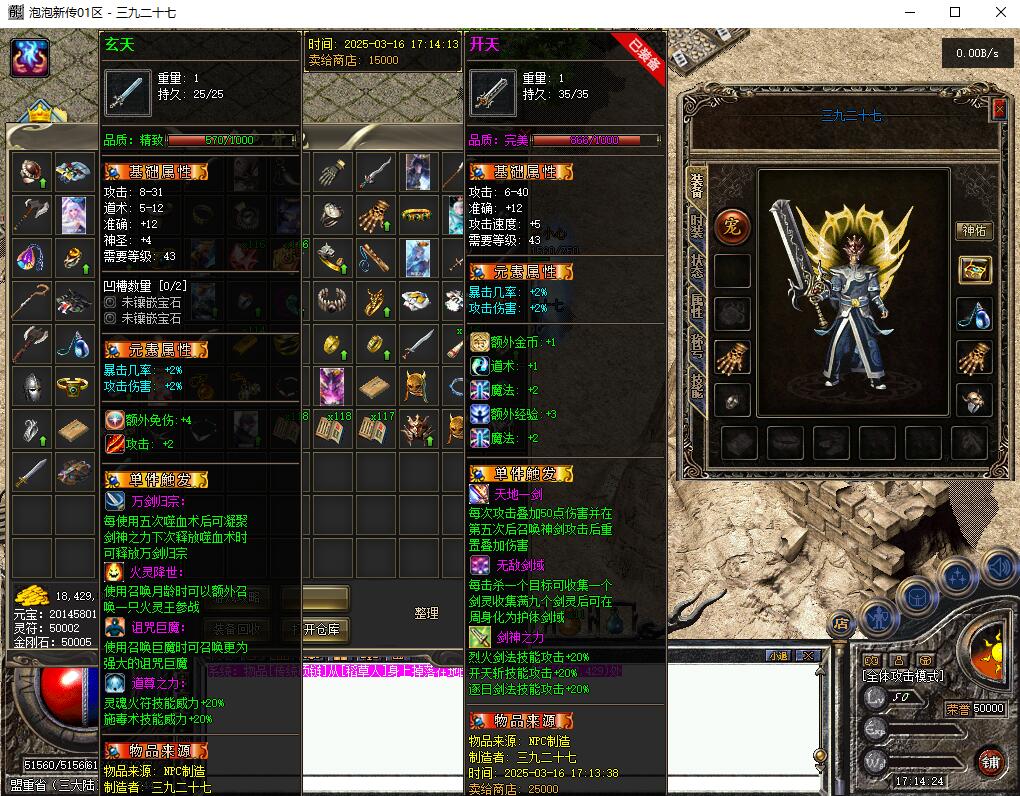Viewport: 1020px width, 796px height.
Task: Open the 状态 (status) tab
Action: point(697,267)
